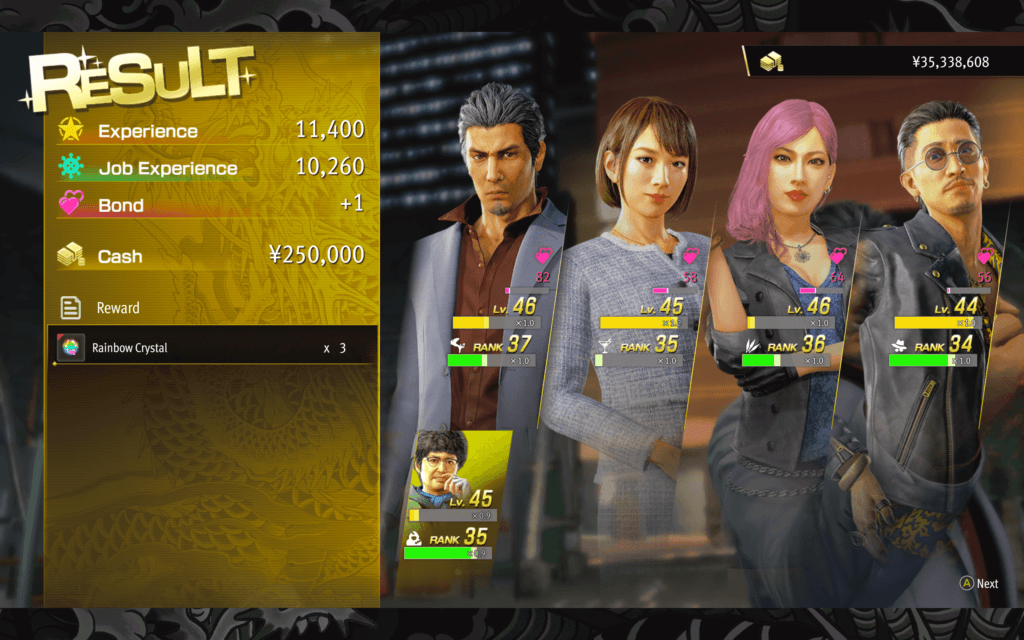This screenshot has width=1024, height=640.
Task: Select the reserve party member portrait card
Action: click(456, 494)
